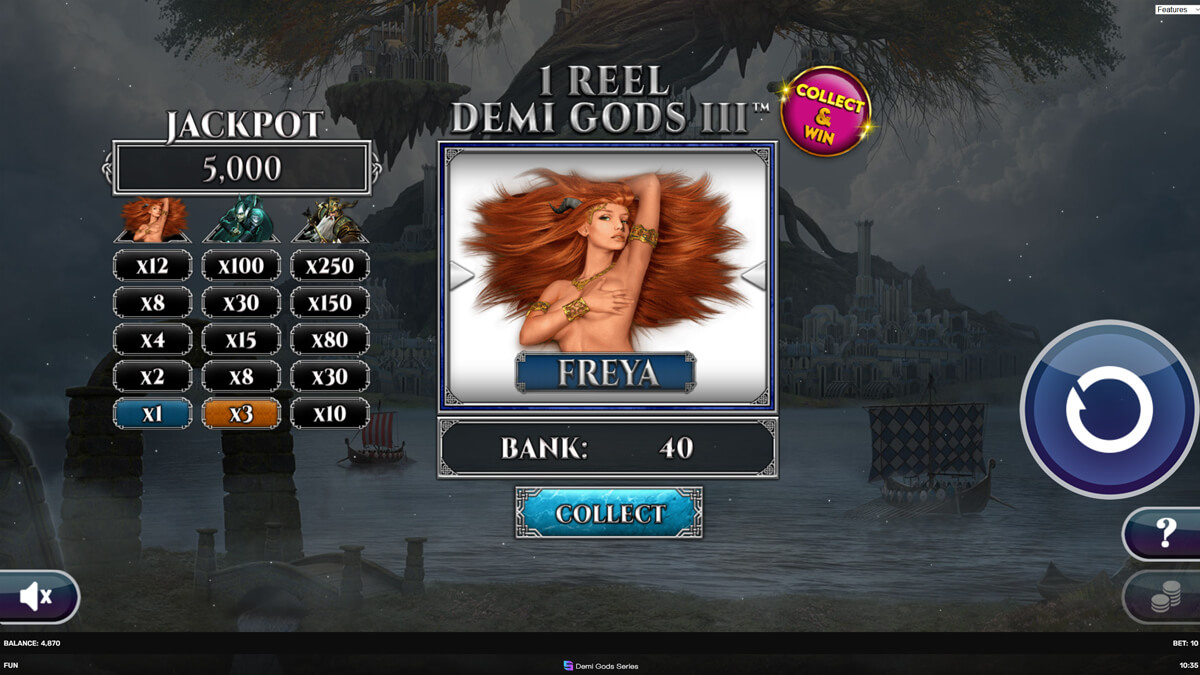Click the pink Collect & Win badge
The height and width of the screenshot is (675, 1200).
pyautogui.click(x=826, y=111)
